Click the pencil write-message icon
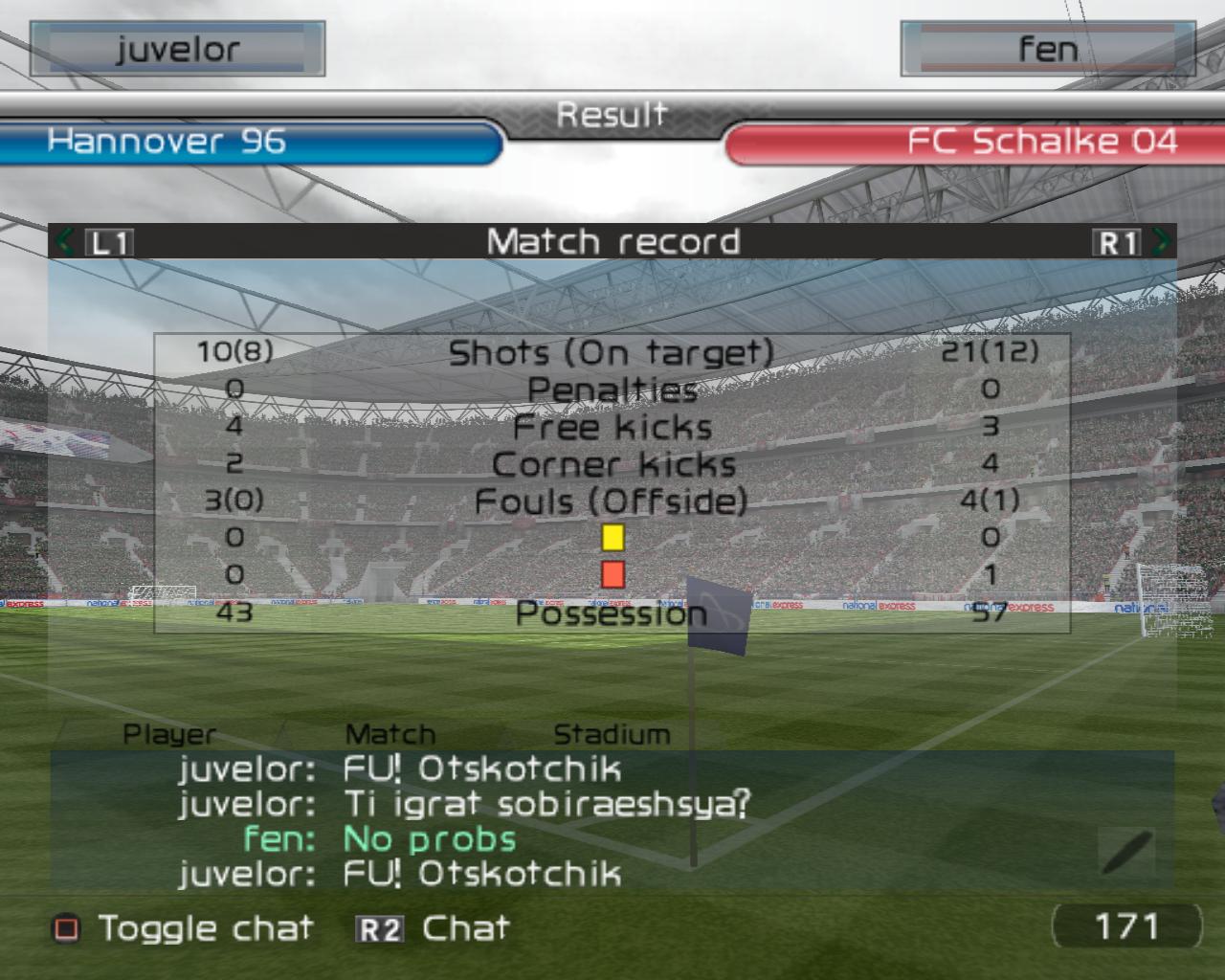Viewport: 1225px width, 980px height. coord(1126,851)
